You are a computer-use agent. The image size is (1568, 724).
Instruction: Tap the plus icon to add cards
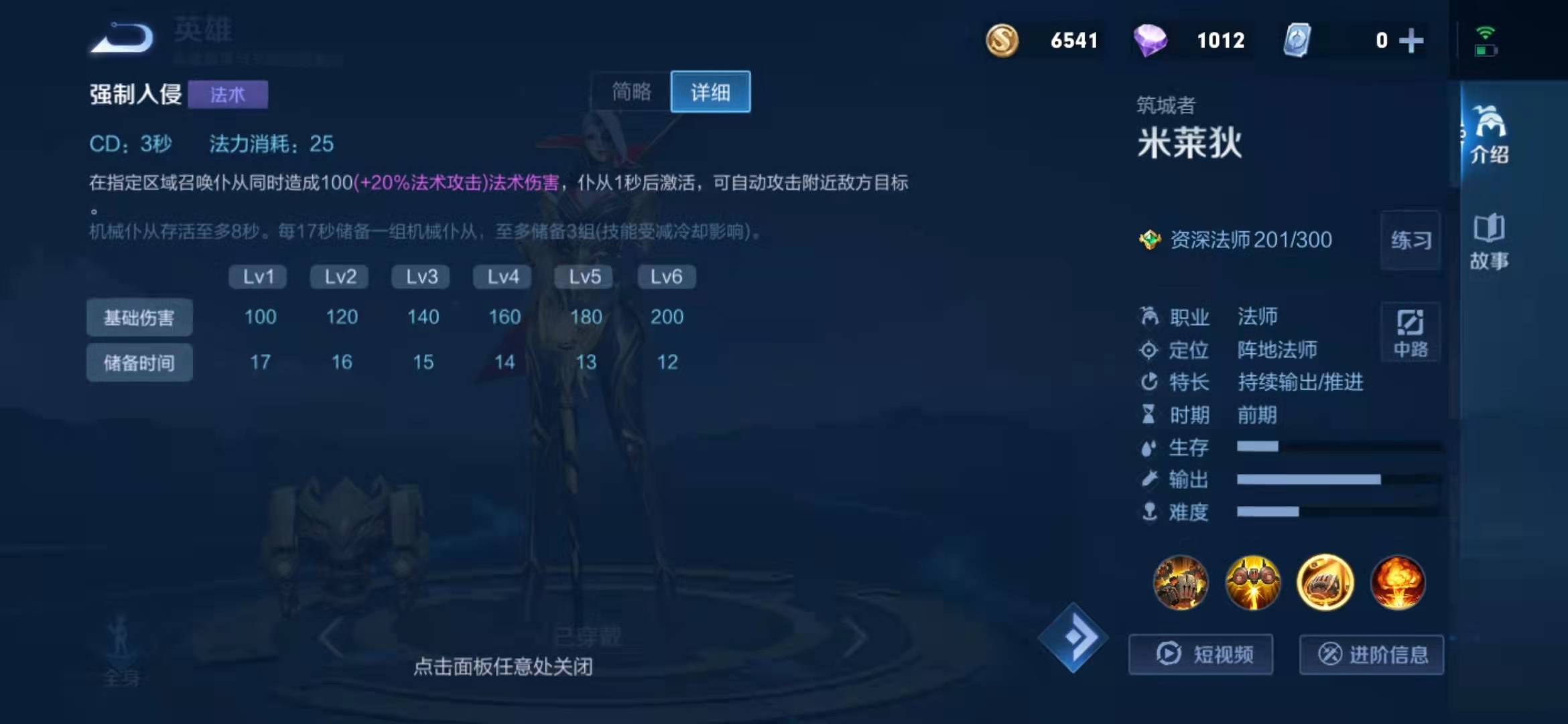(1412, 40)
